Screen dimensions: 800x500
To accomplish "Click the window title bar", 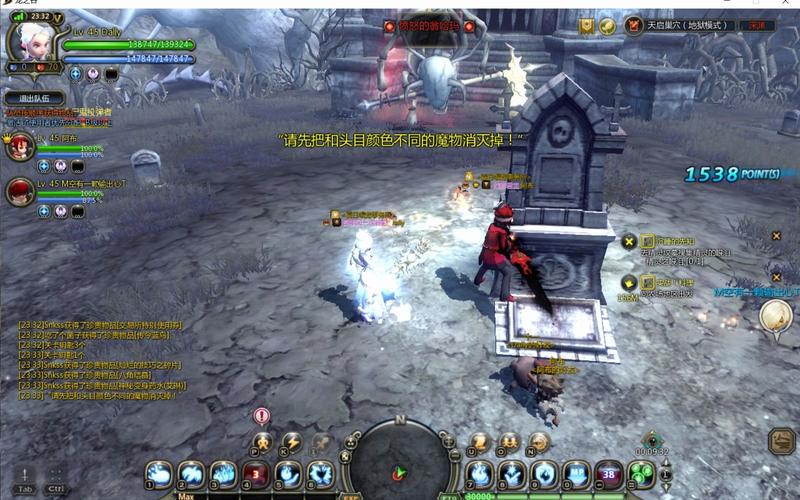I will point(400,4).
